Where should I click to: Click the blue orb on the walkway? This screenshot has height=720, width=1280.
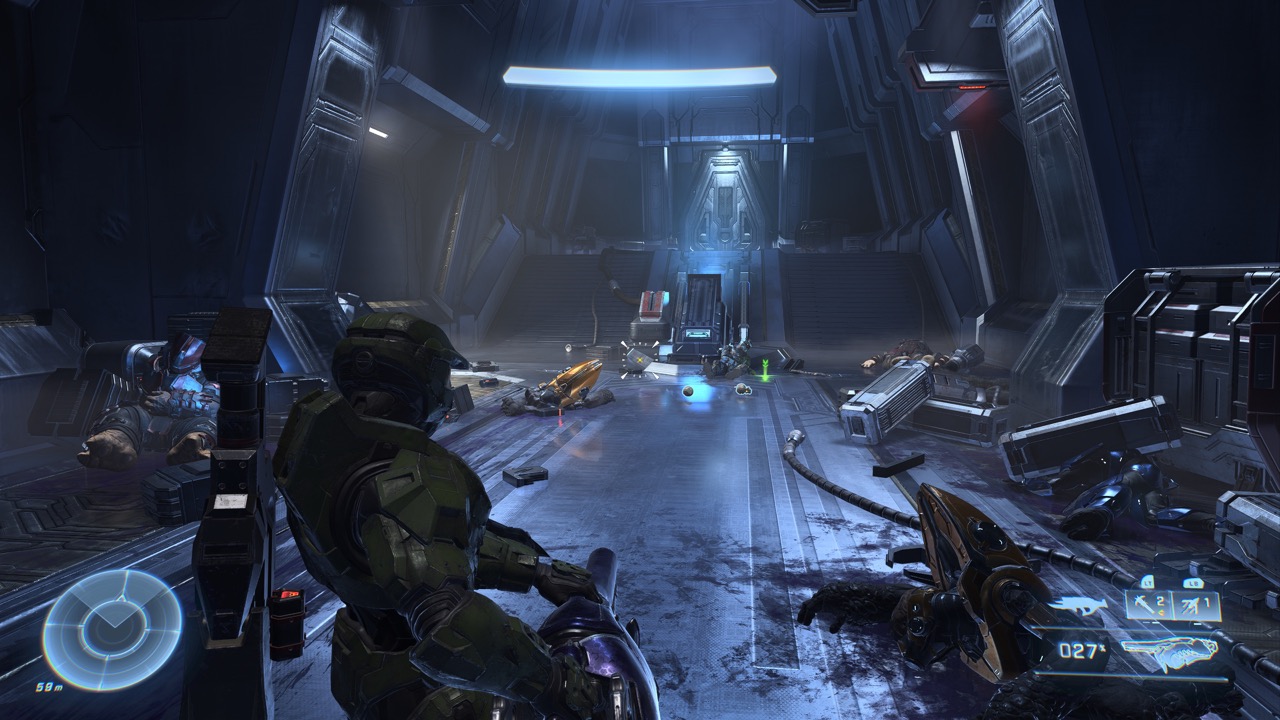688,392
